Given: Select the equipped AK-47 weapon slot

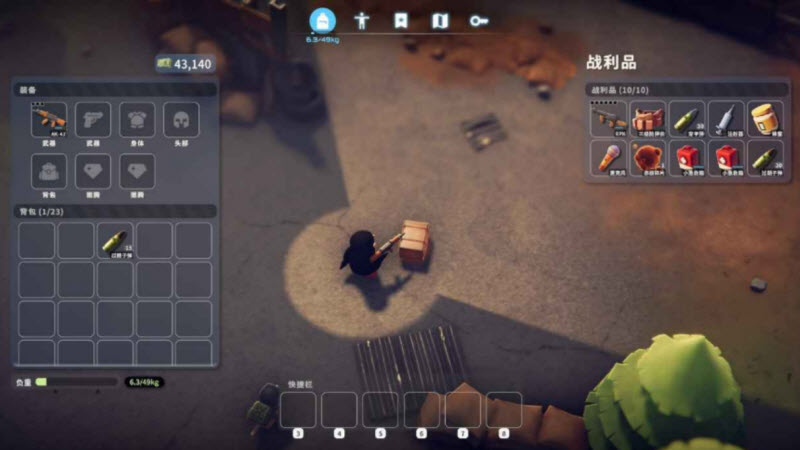Looking at the screenshot, I should click(49, 120).
